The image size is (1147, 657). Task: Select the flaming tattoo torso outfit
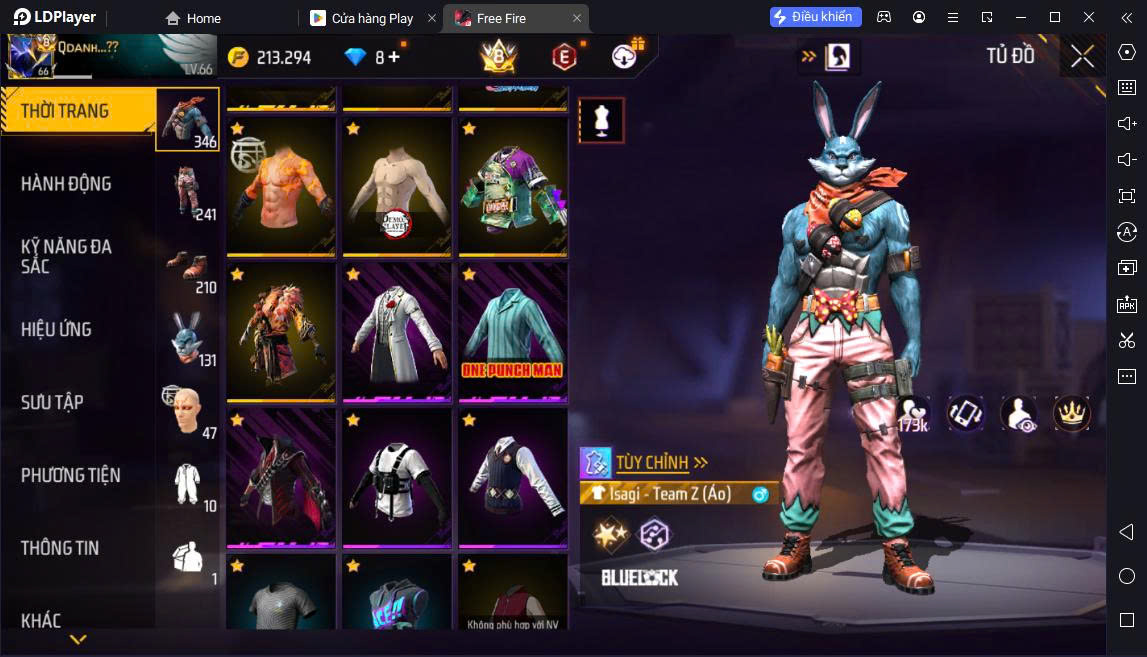281,185
